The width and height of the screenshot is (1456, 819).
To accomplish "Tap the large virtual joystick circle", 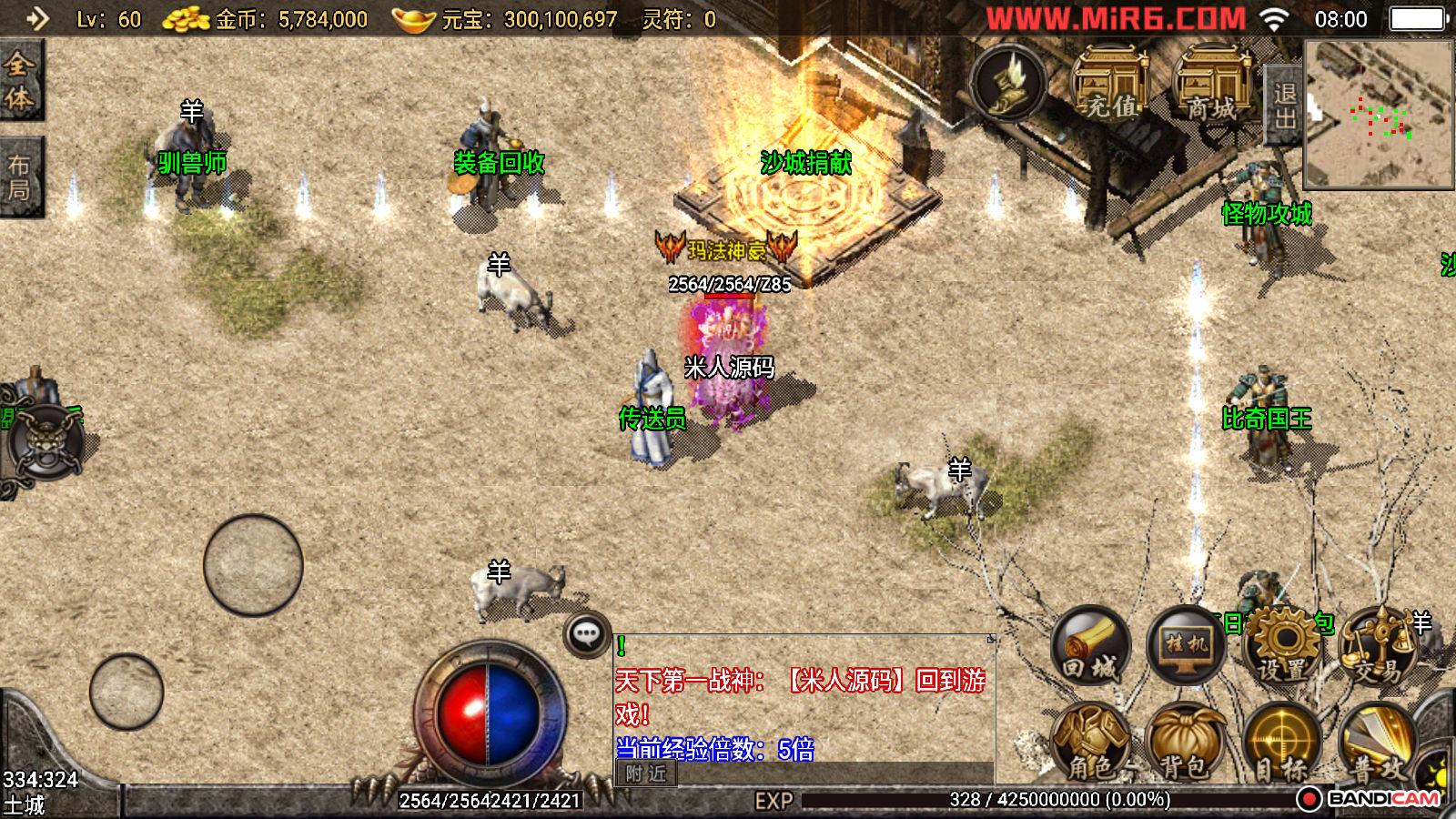I will click(253, 565).
